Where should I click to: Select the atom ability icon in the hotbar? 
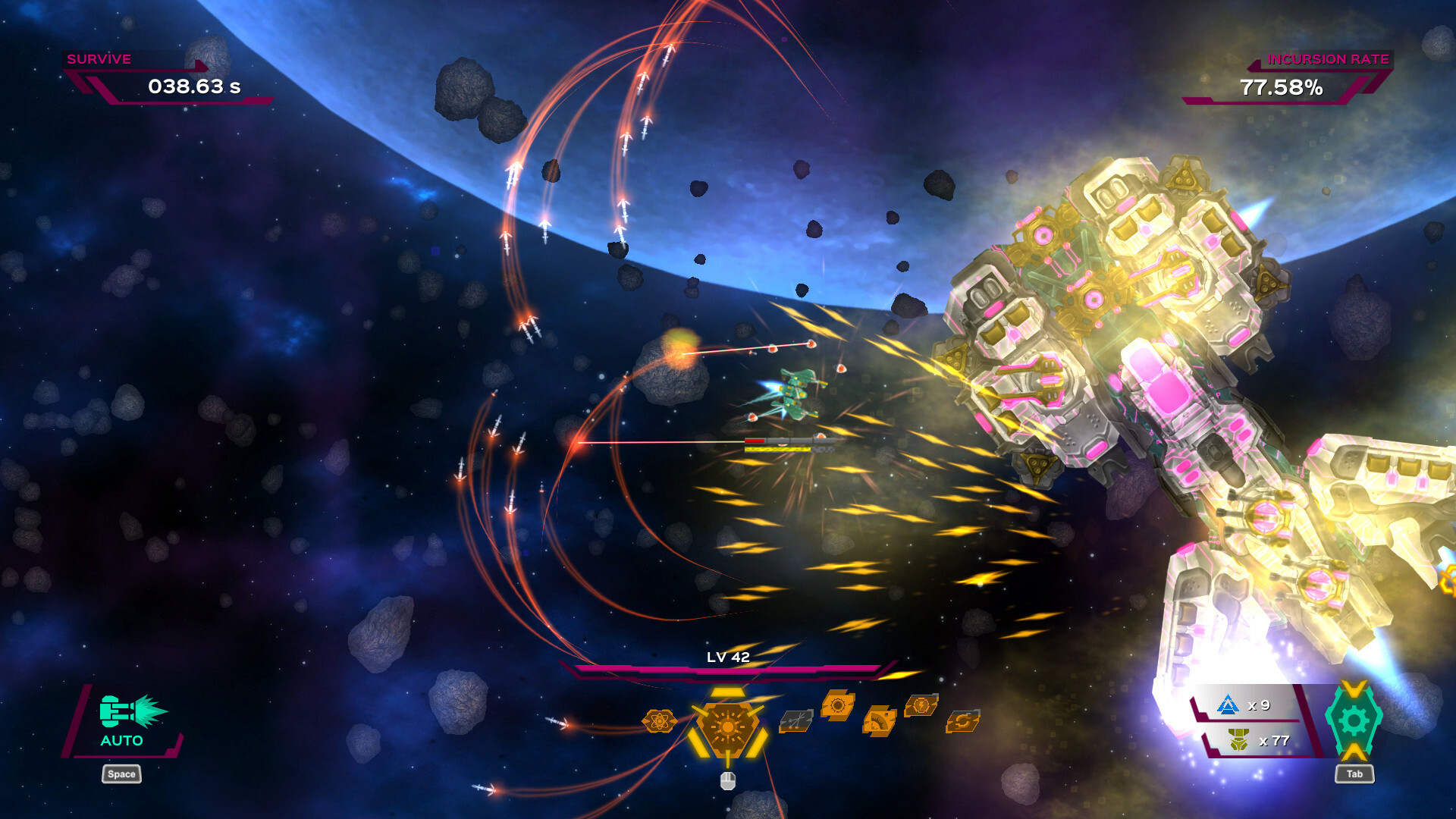(659, 723)
